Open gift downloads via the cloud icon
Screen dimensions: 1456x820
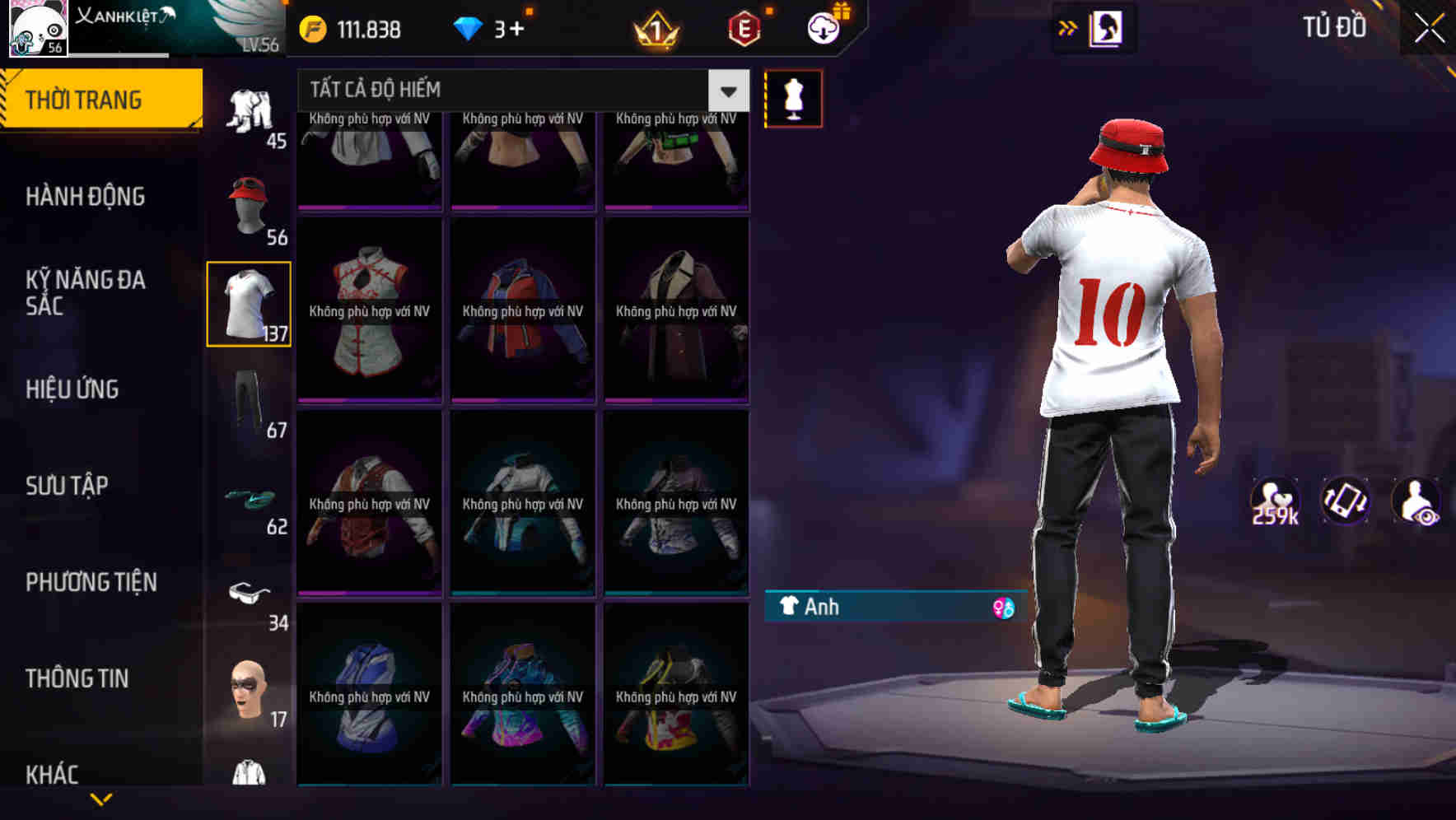(821, 27)
